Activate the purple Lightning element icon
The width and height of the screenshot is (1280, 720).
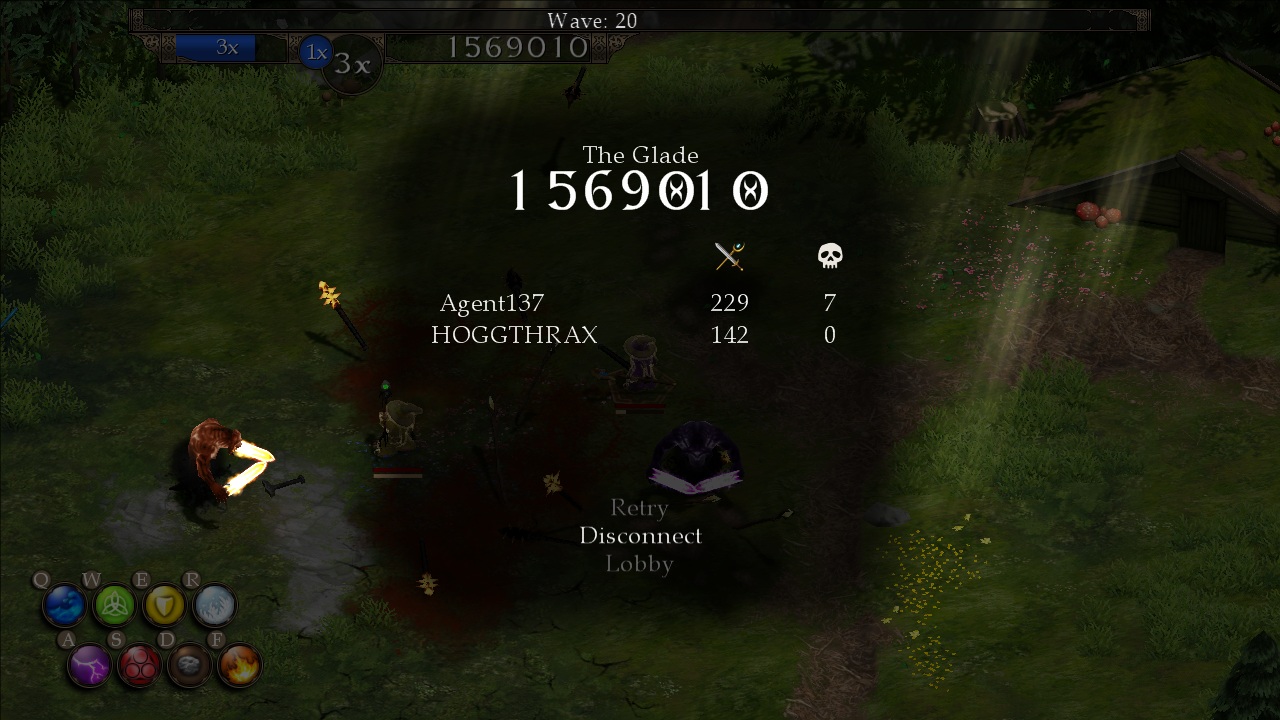click(90, 665)
